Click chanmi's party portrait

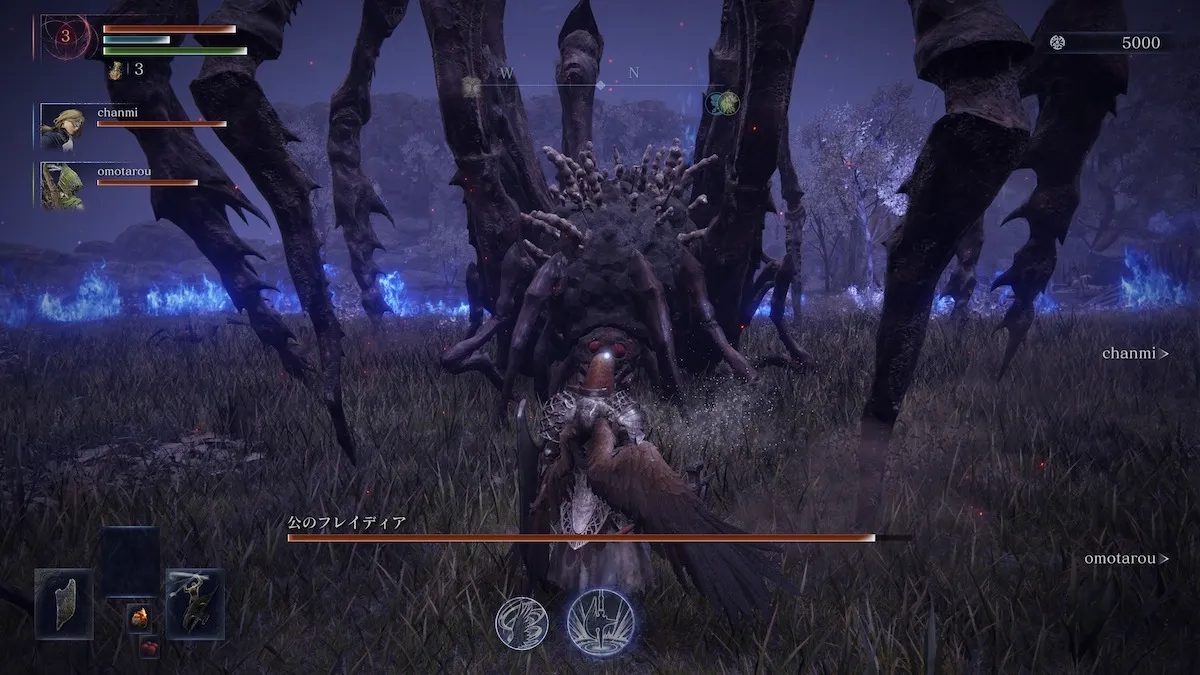click(61, 127)
